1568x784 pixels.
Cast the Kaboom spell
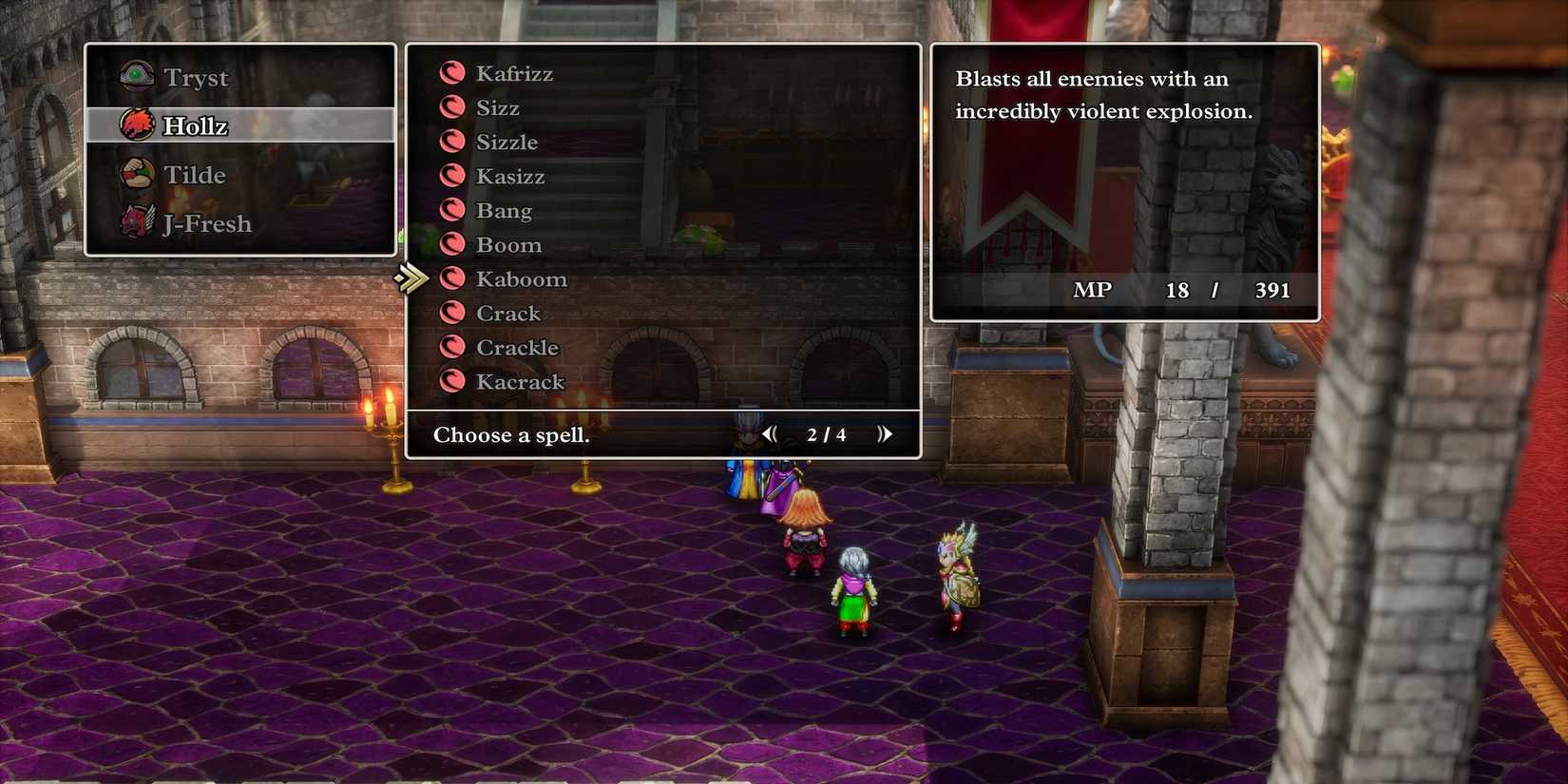pos(521,277)
